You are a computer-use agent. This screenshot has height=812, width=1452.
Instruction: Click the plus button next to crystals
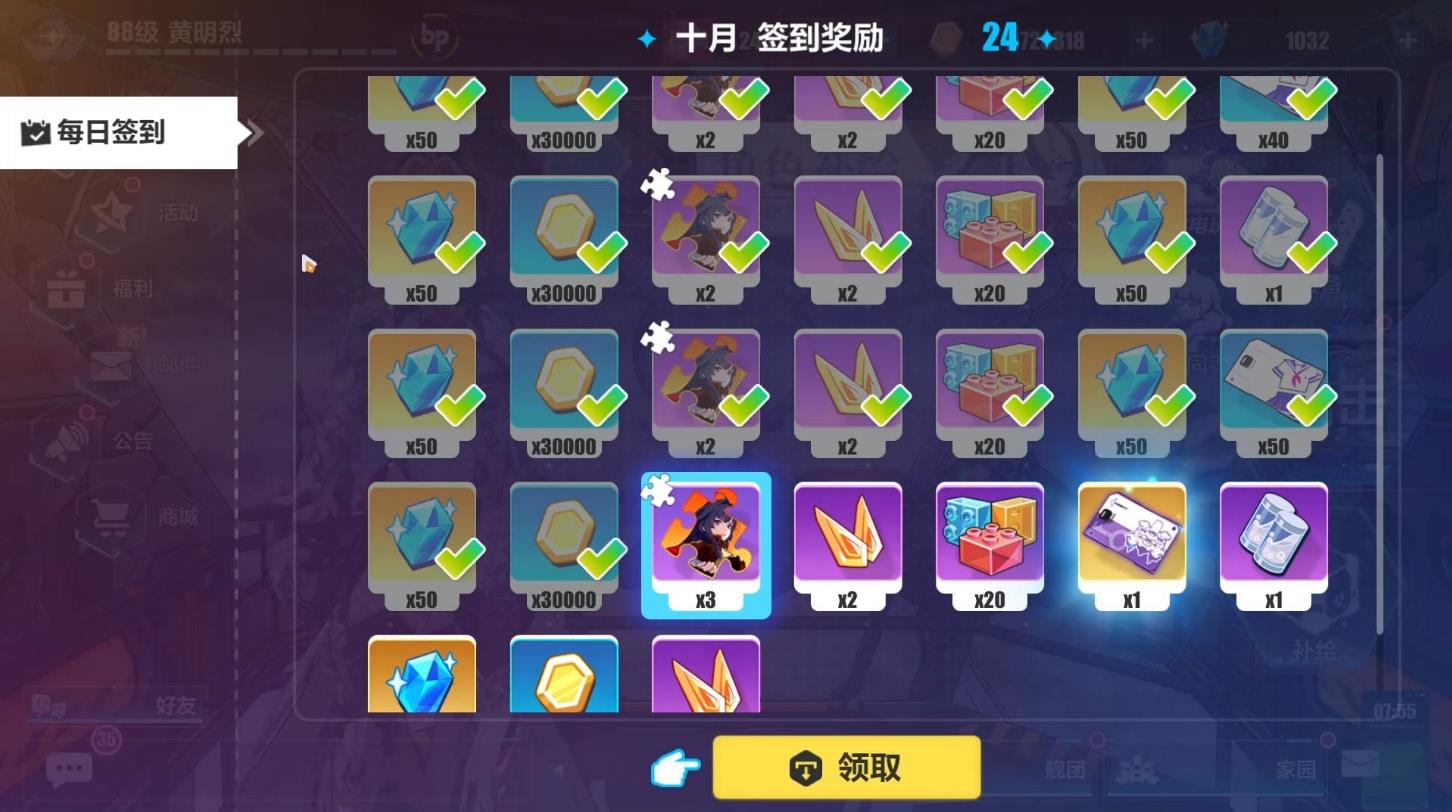coord(1146,39)
